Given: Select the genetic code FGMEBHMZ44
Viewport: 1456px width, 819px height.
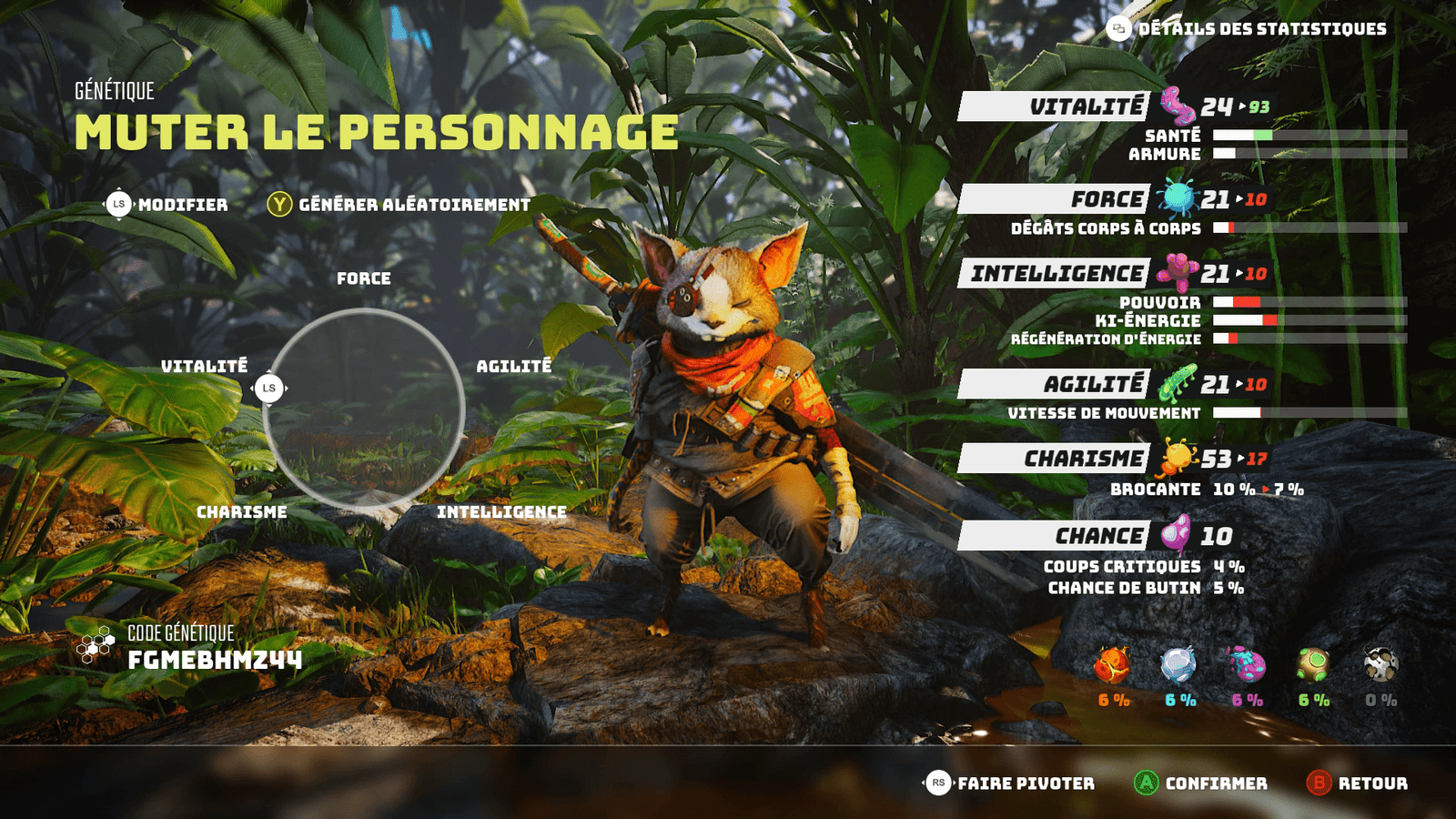Looking at the screenshot, I should [x=215, y=660].
